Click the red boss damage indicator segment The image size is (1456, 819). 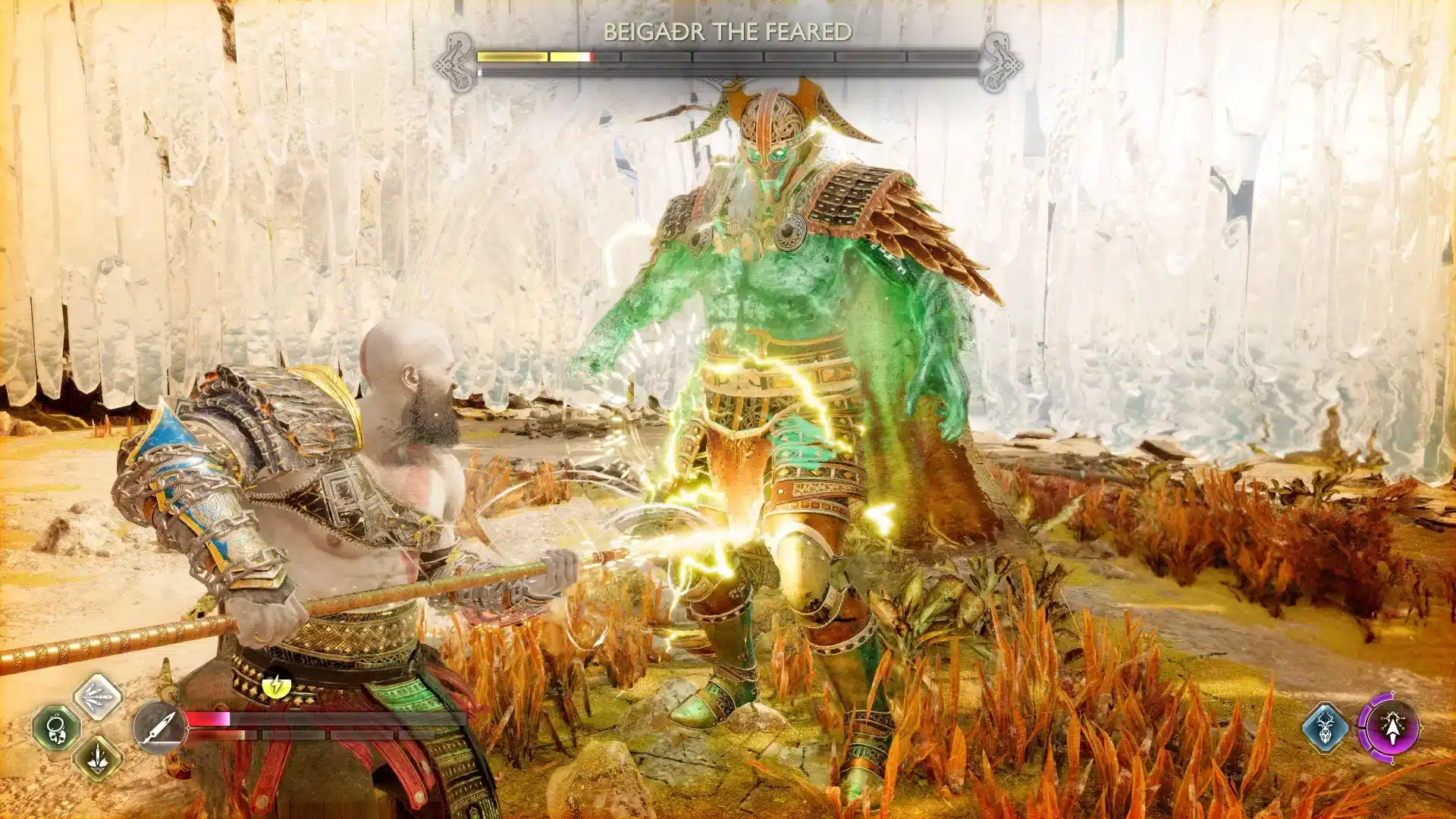point(591,56)
